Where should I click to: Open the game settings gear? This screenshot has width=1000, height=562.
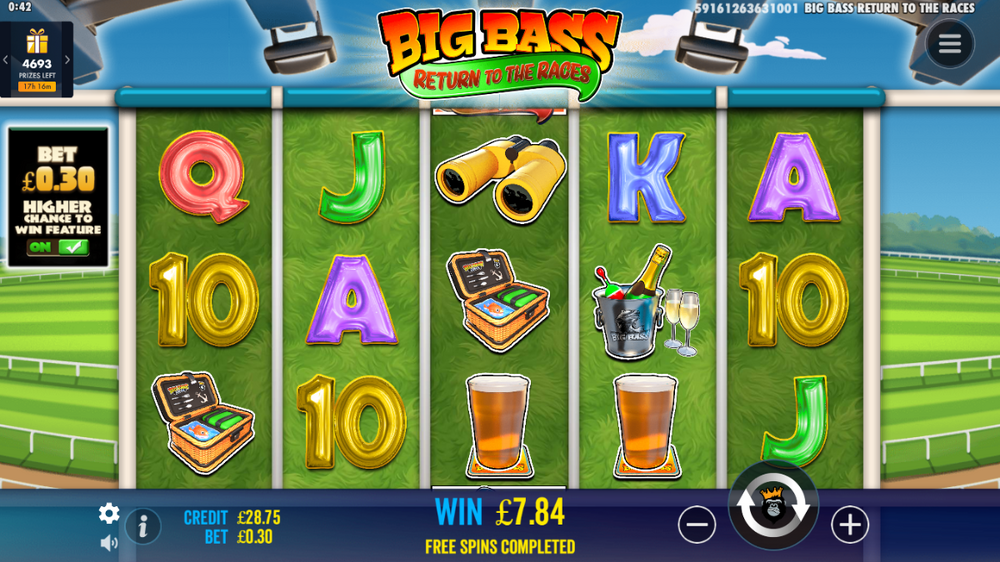pyautogui.click(x=109, y=514)
